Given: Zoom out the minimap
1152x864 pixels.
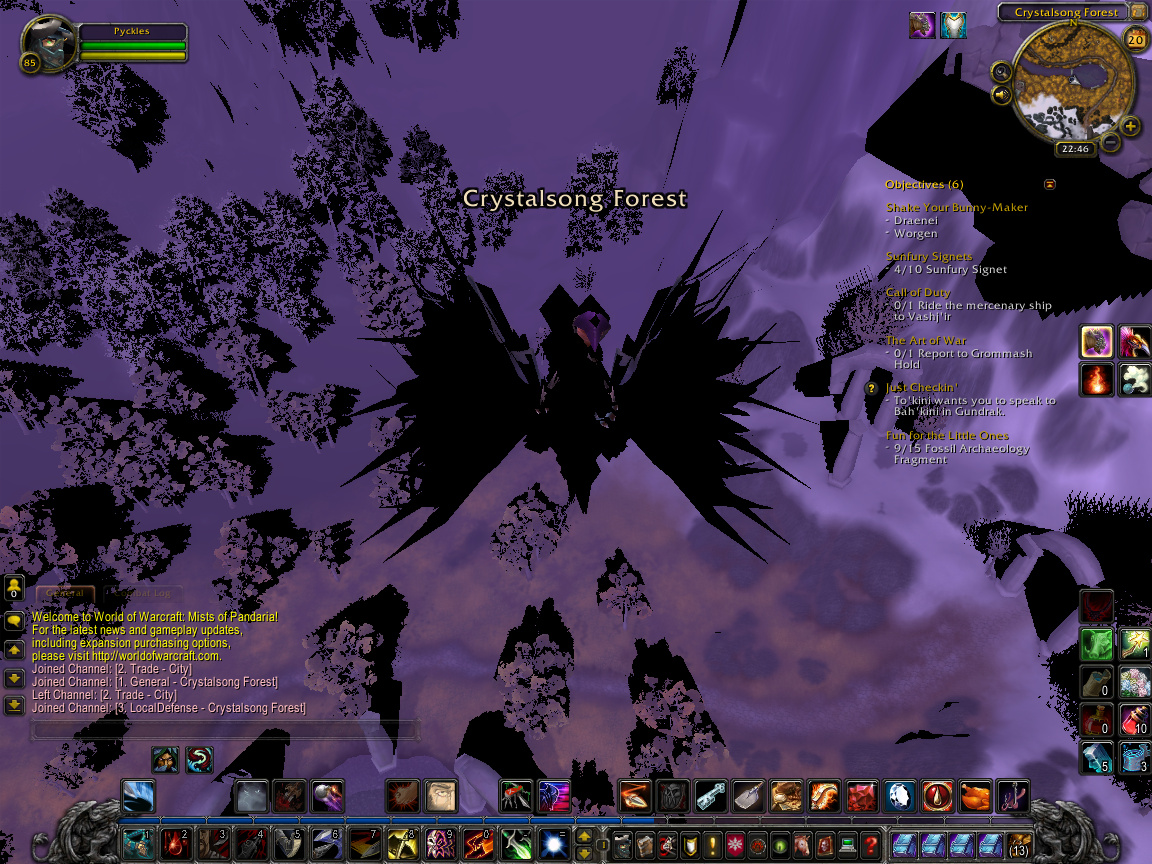Looking at the screenshot, I should [1110, 142].
